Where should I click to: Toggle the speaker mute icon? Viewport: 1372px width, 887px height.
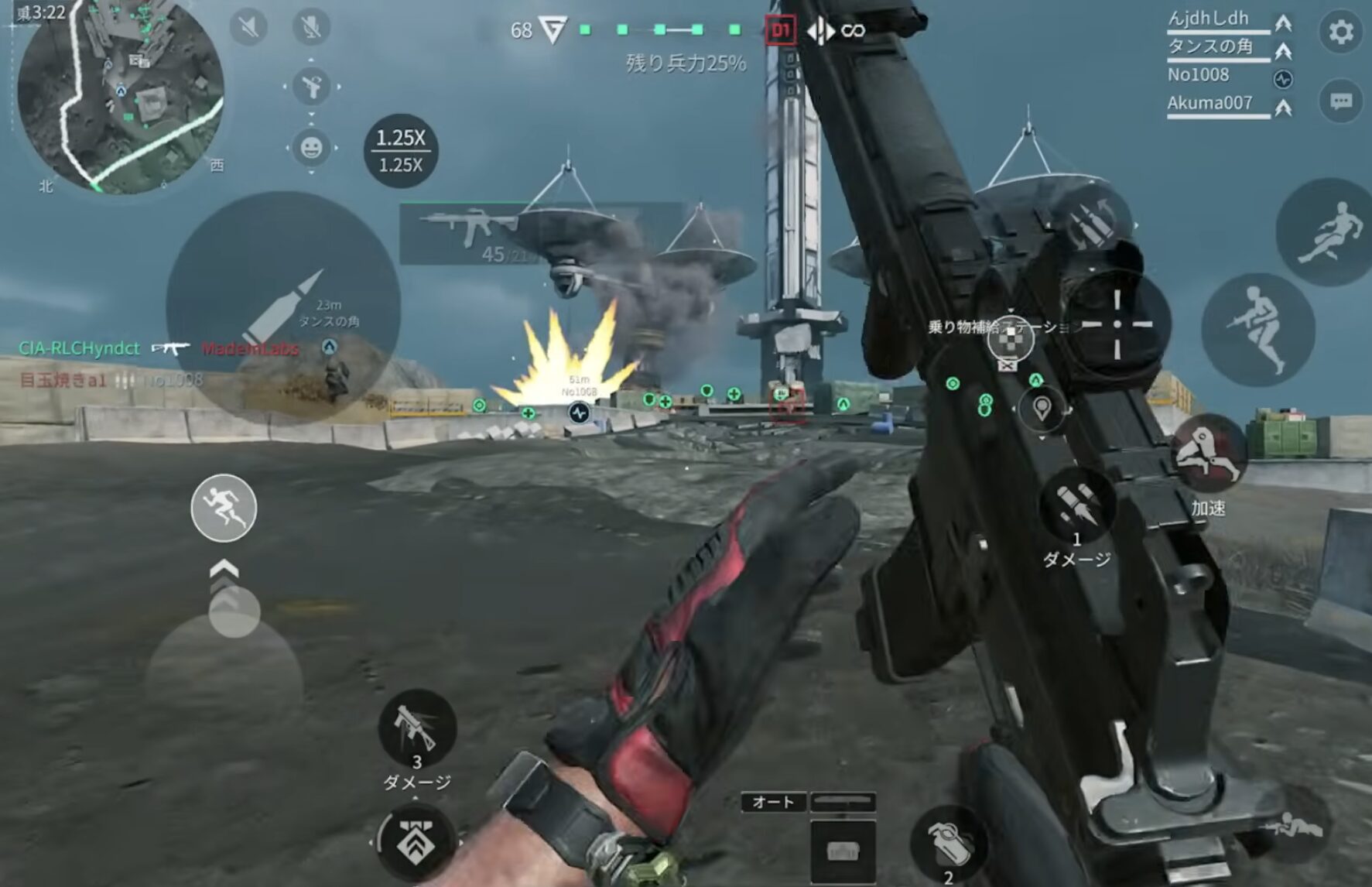[248, 28]
